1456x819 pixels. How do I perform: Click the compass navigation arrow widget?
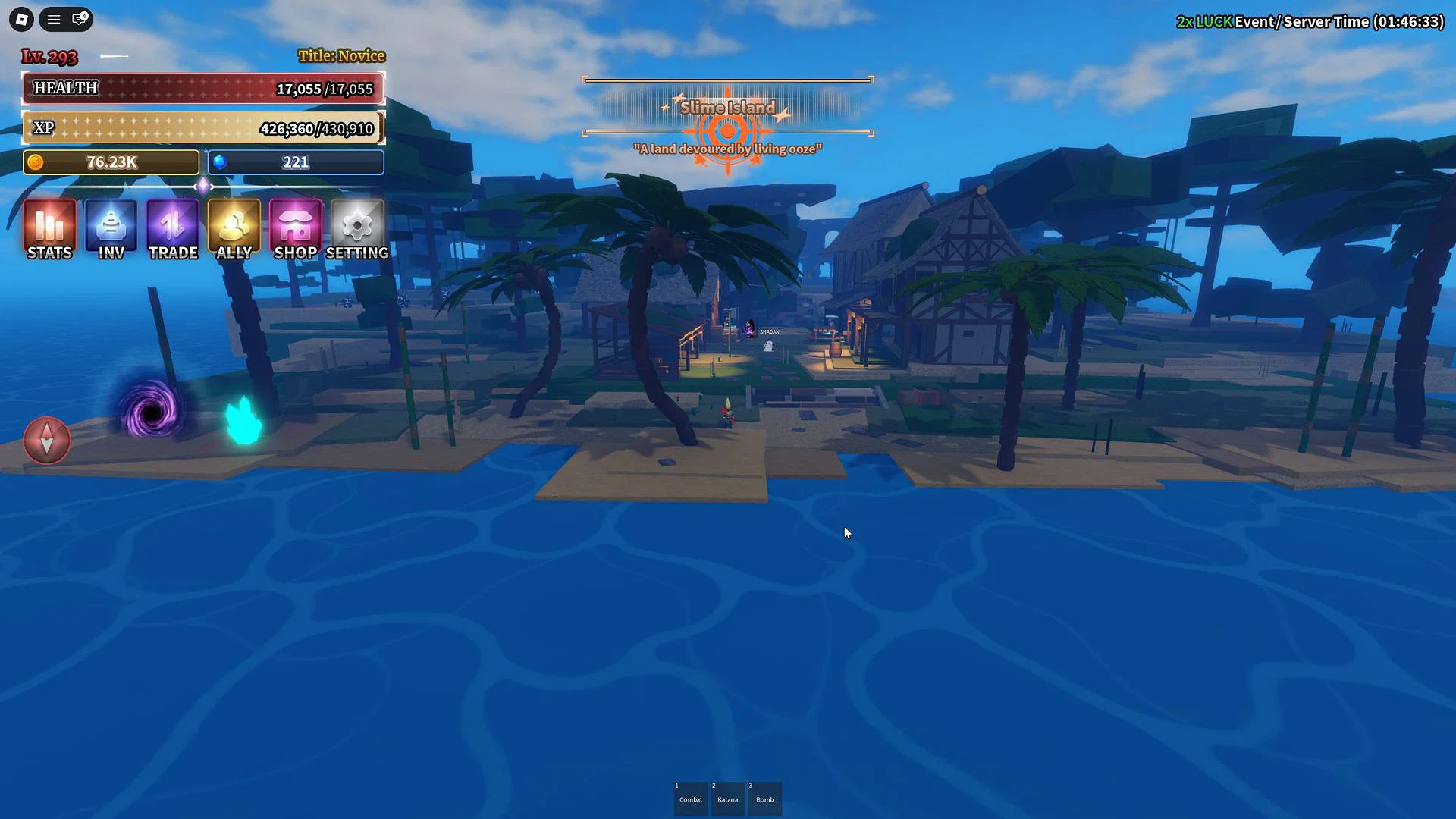tap(47, 441)
